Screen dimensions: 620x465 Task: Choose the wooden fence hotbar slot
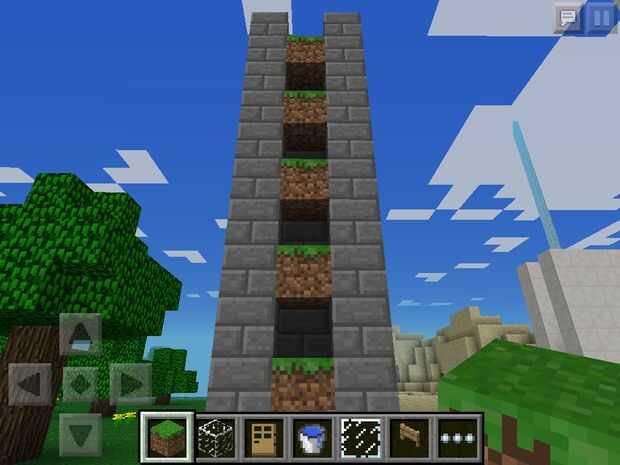coord(408,437)
